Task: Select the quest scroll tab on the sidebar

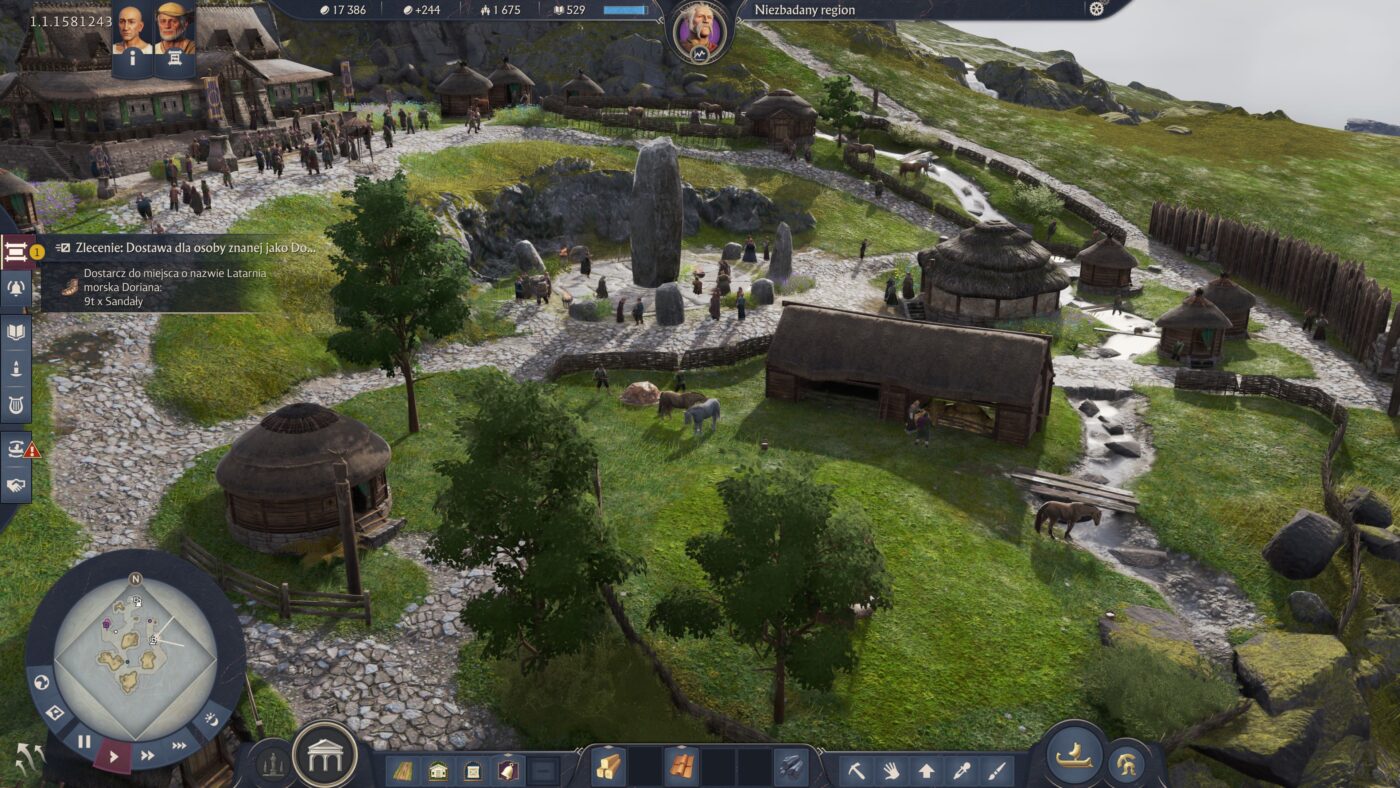Action: click(x=17, y=252)
